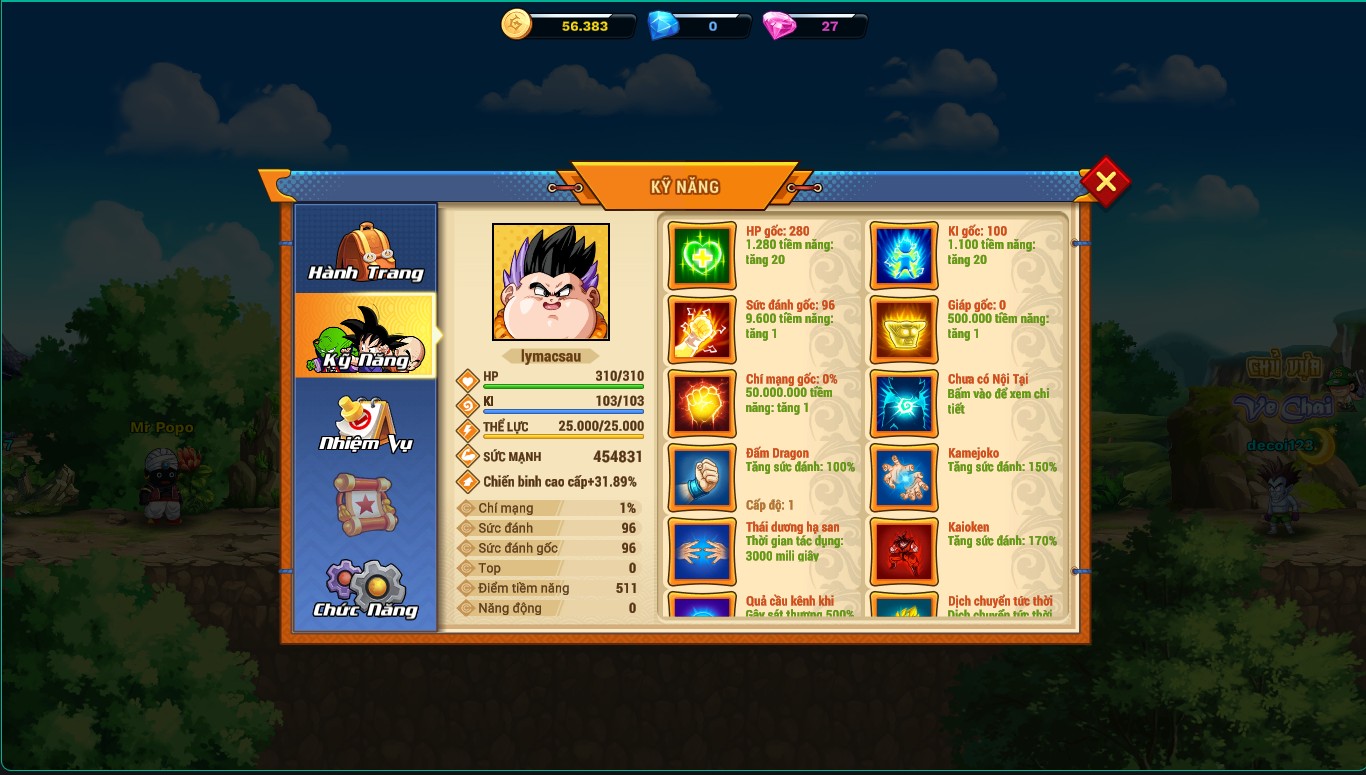Select the Giáp gốc golden armor icon
Image resolution: width=1366 pixels, height=775 pixels.
904,330
